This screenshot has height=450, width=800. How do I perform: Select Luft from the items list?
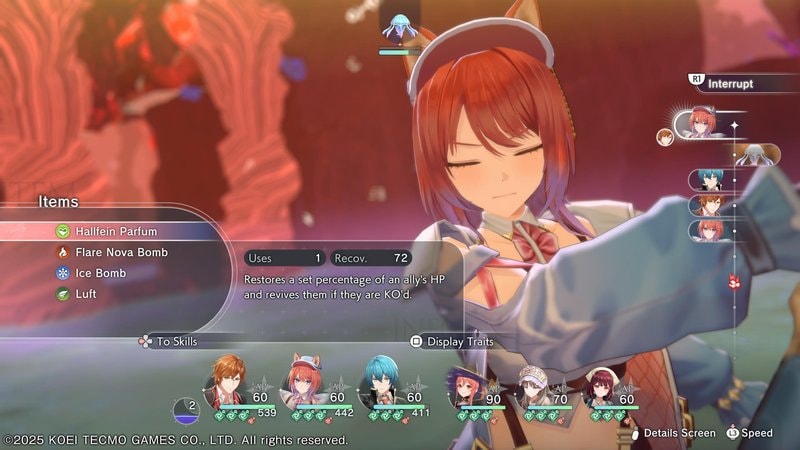87,294
